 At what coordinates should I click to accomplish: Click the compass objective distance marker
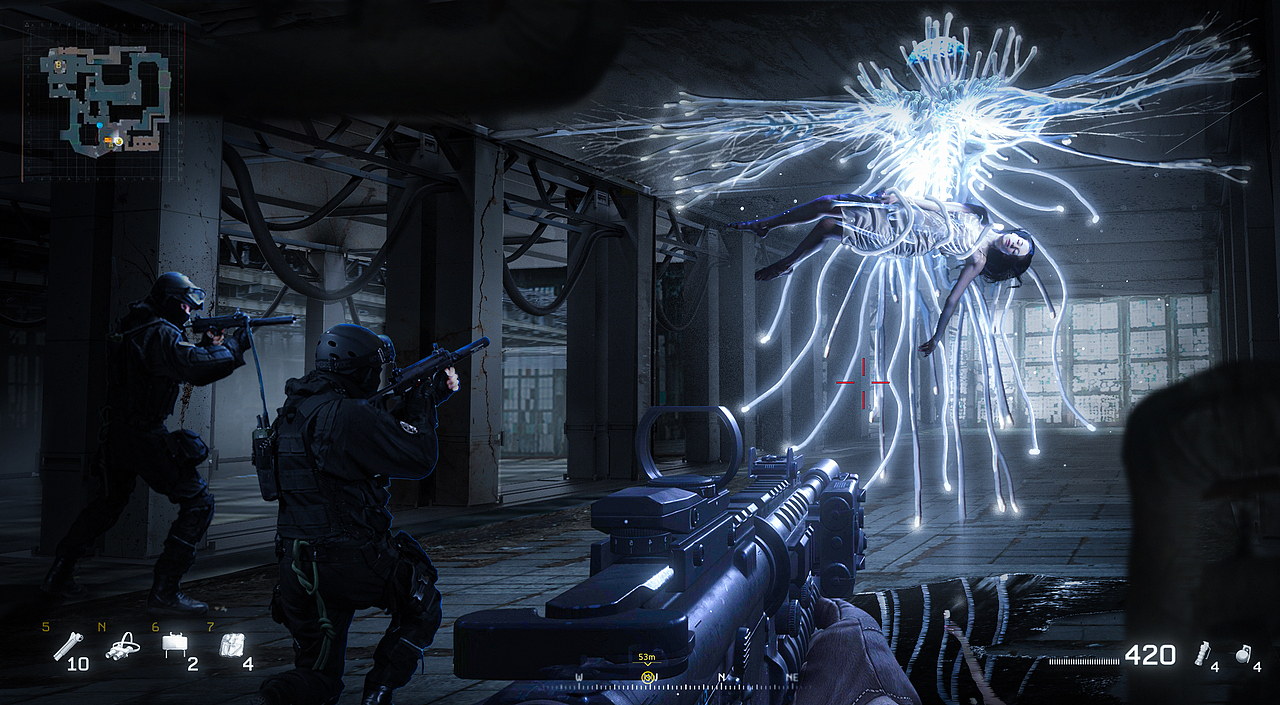click(x=647, y=677)
